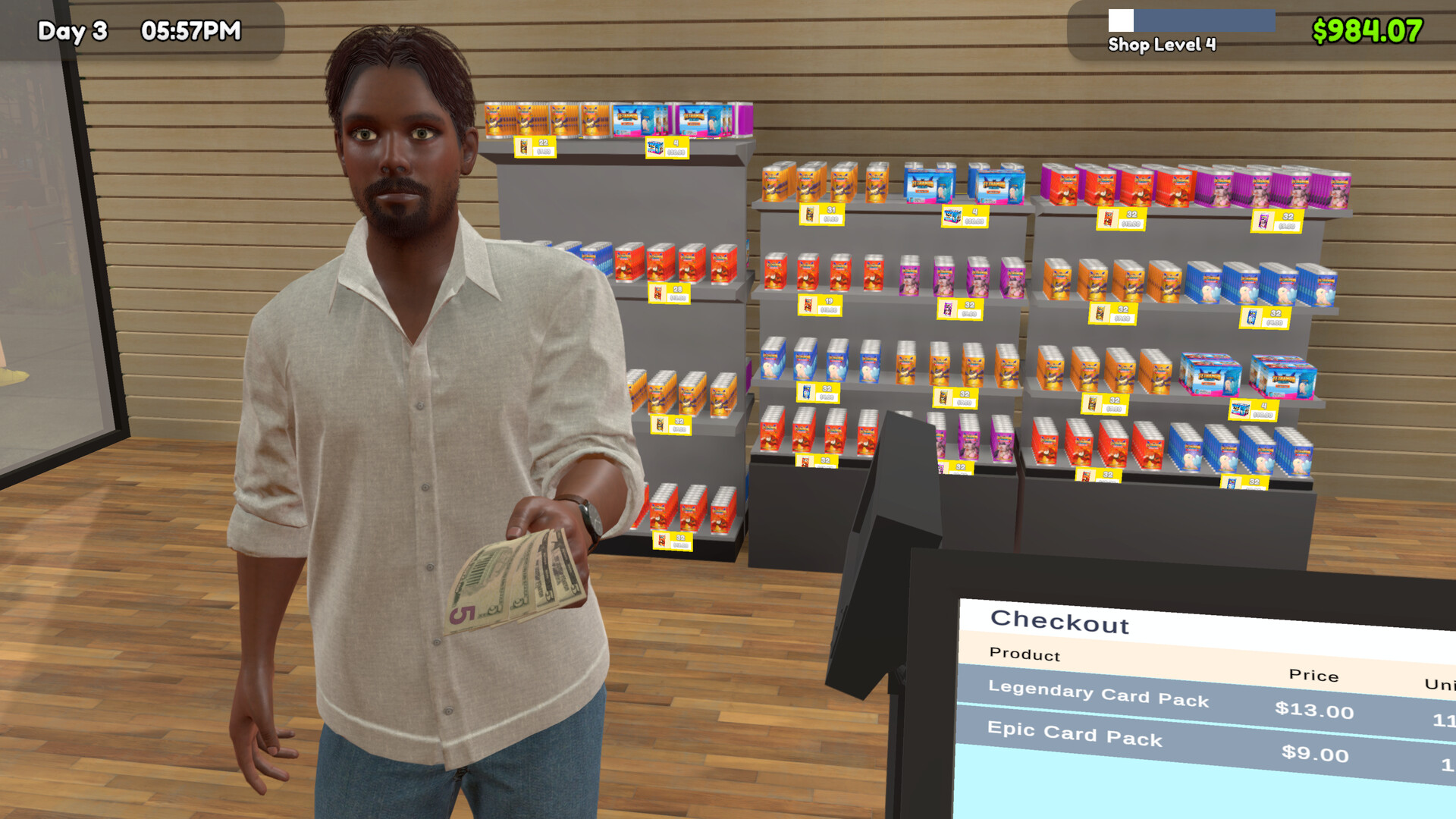Click the Day 3 indicator
This screenshot has height=819, width=1456.
coord(74,32)
